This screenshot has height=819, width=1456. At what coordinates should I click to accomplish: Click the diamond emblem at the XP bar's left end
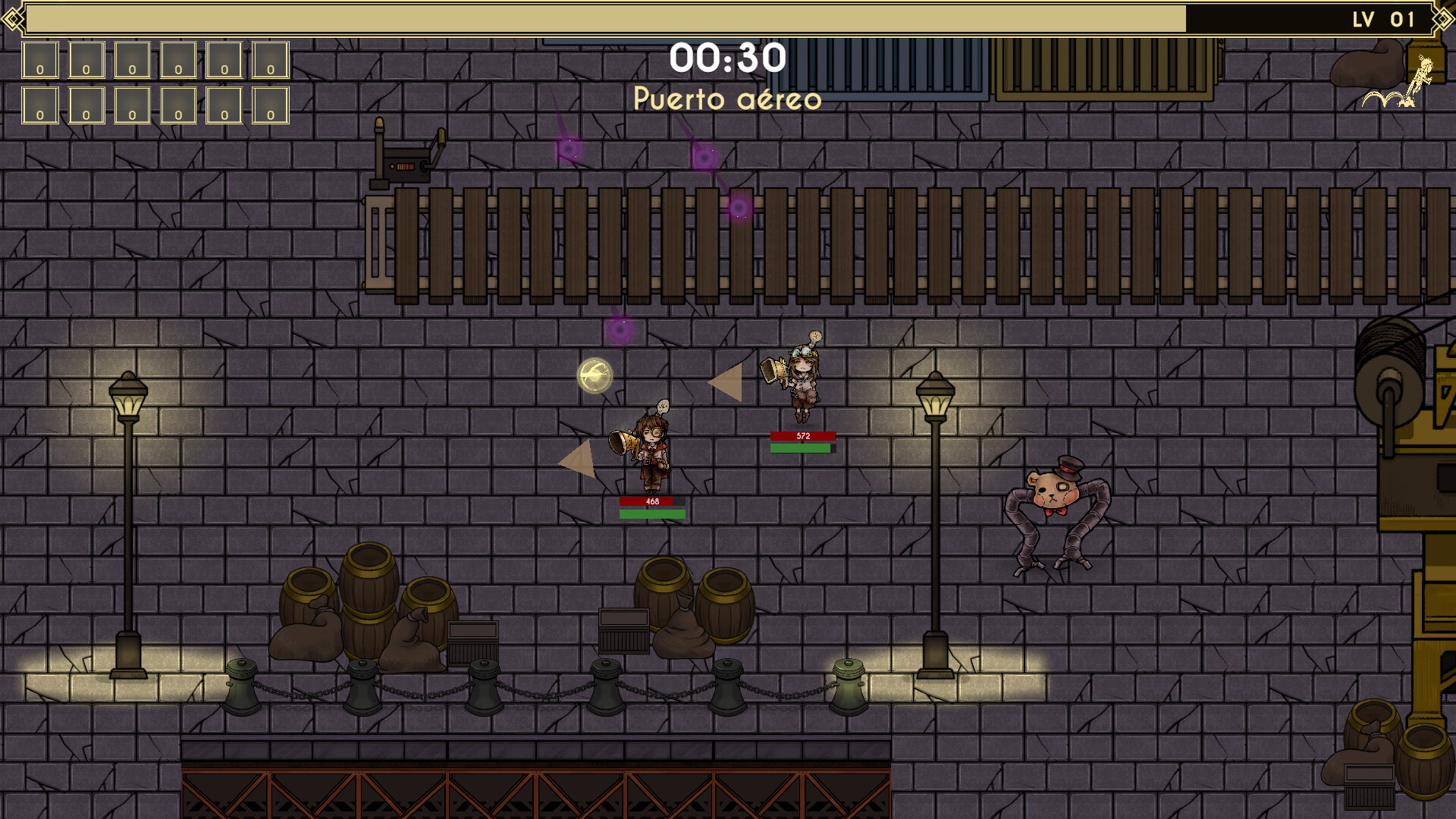tap(12, 19)
